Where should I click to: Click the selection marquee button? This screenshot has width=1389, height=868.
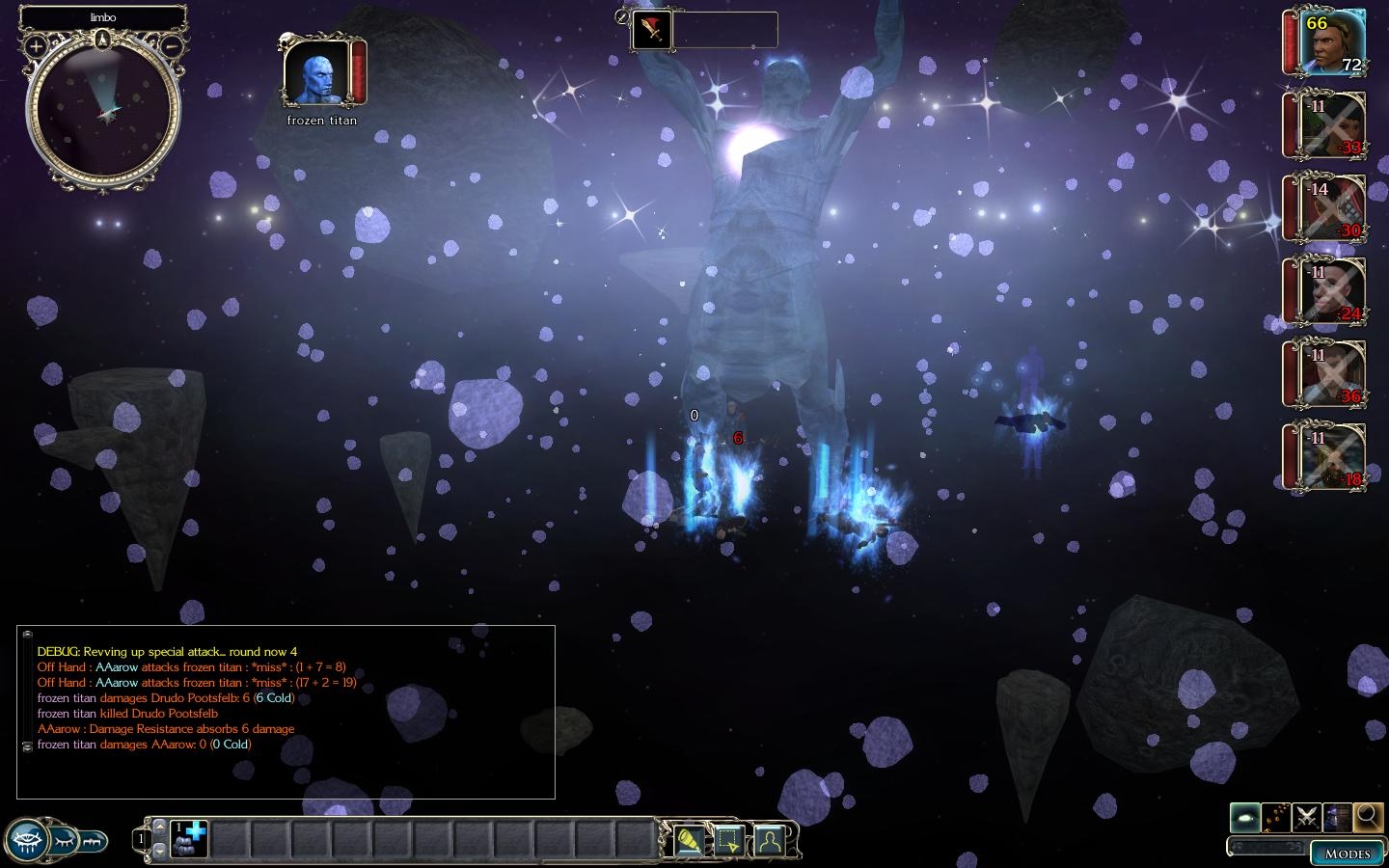click(x=728, y=841)
